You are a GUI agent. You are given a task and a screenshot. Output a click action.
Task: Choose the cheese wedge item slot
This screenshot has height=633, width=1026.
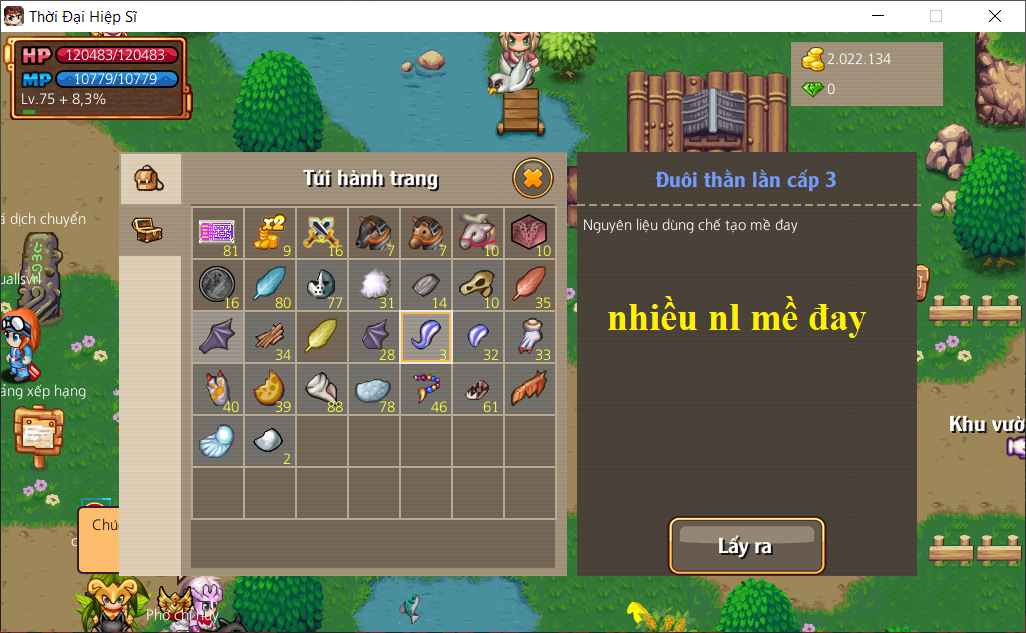point(270,389)
